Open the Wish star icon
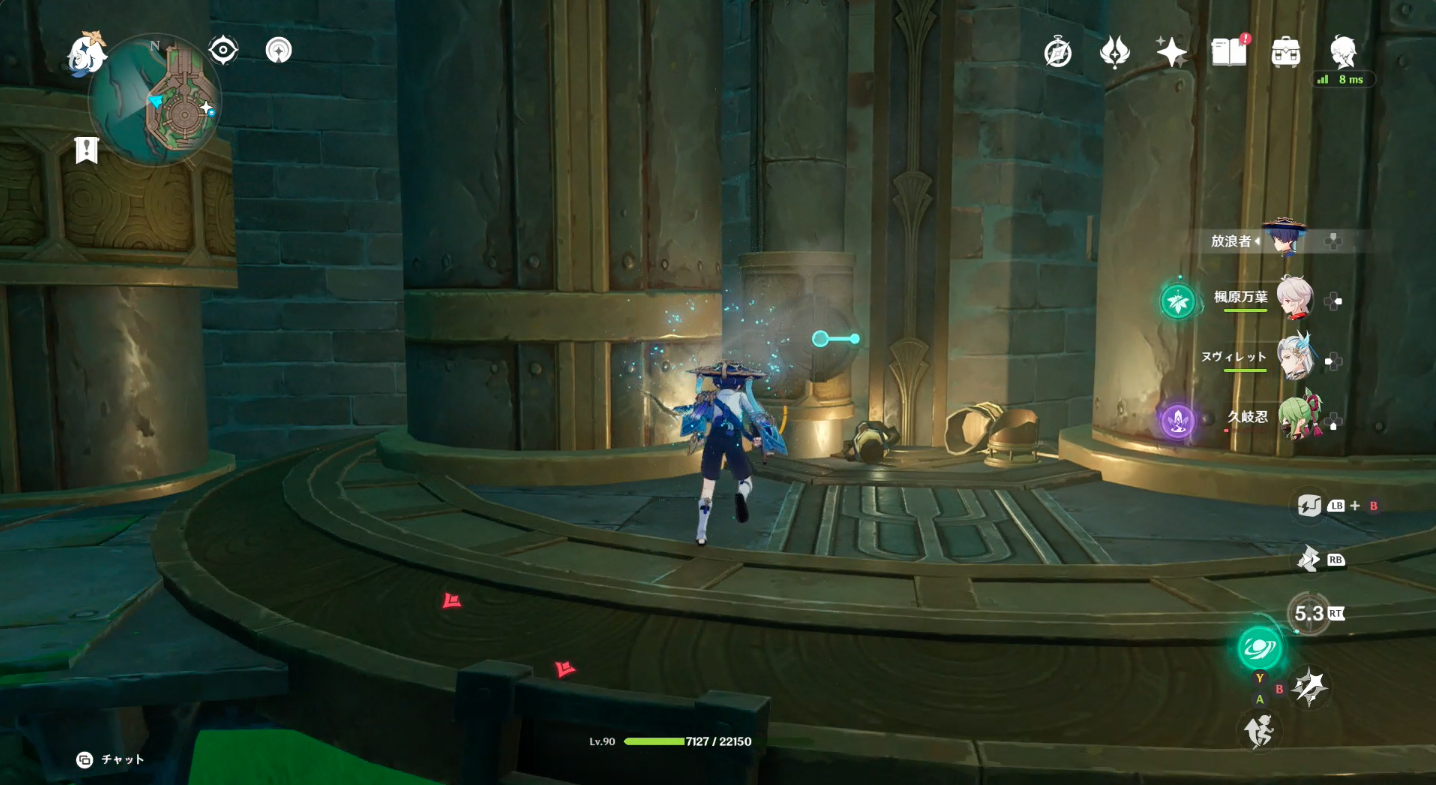This screenshot has width=1436, height=785. 1171,52
